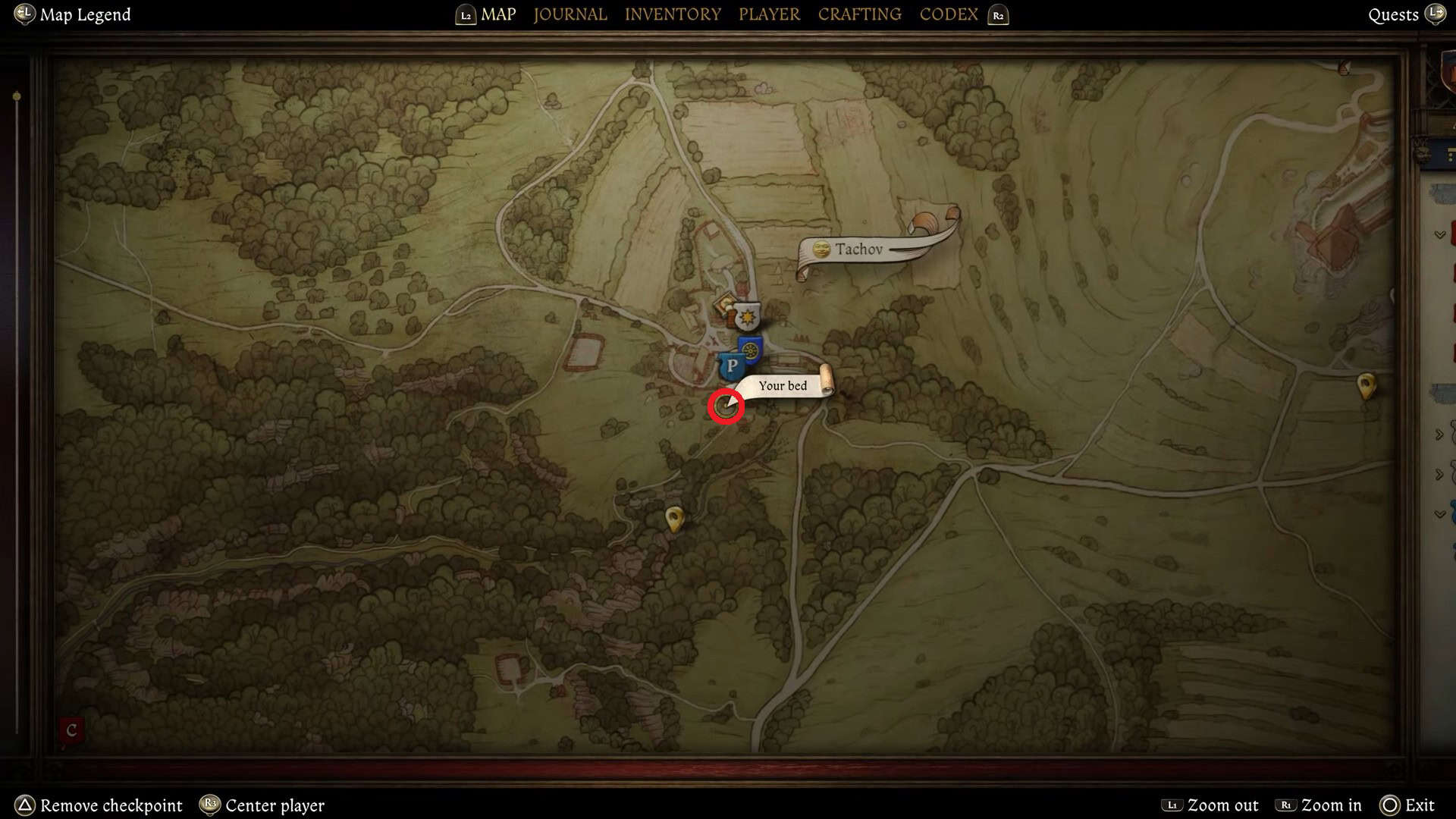The width and height of the screenshot is (1456, 819).
Task: Open the INVENTORY screen
Action: tap(673, 14)
